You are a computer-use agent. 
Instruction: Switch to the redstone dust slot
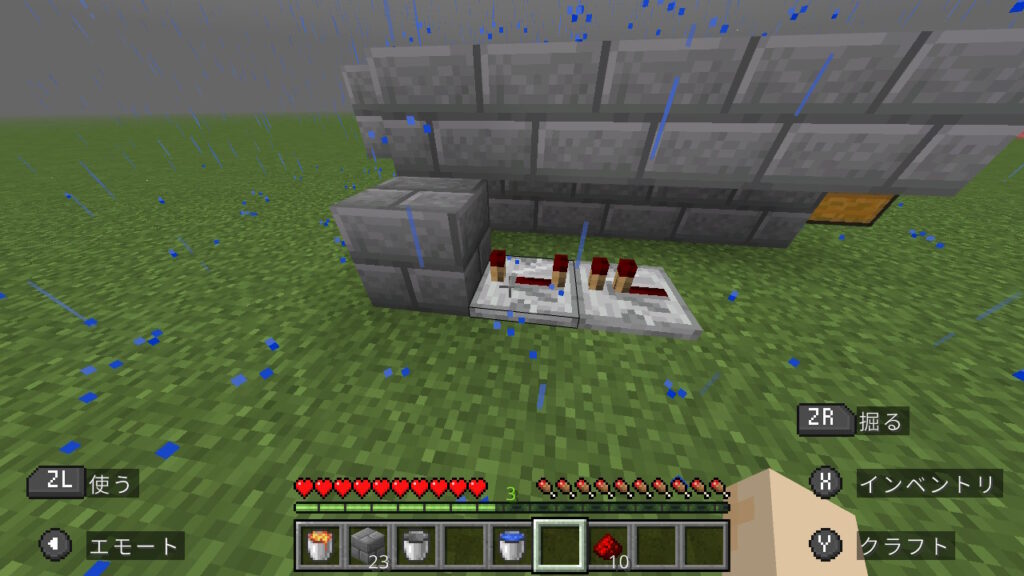click(607, 545)
